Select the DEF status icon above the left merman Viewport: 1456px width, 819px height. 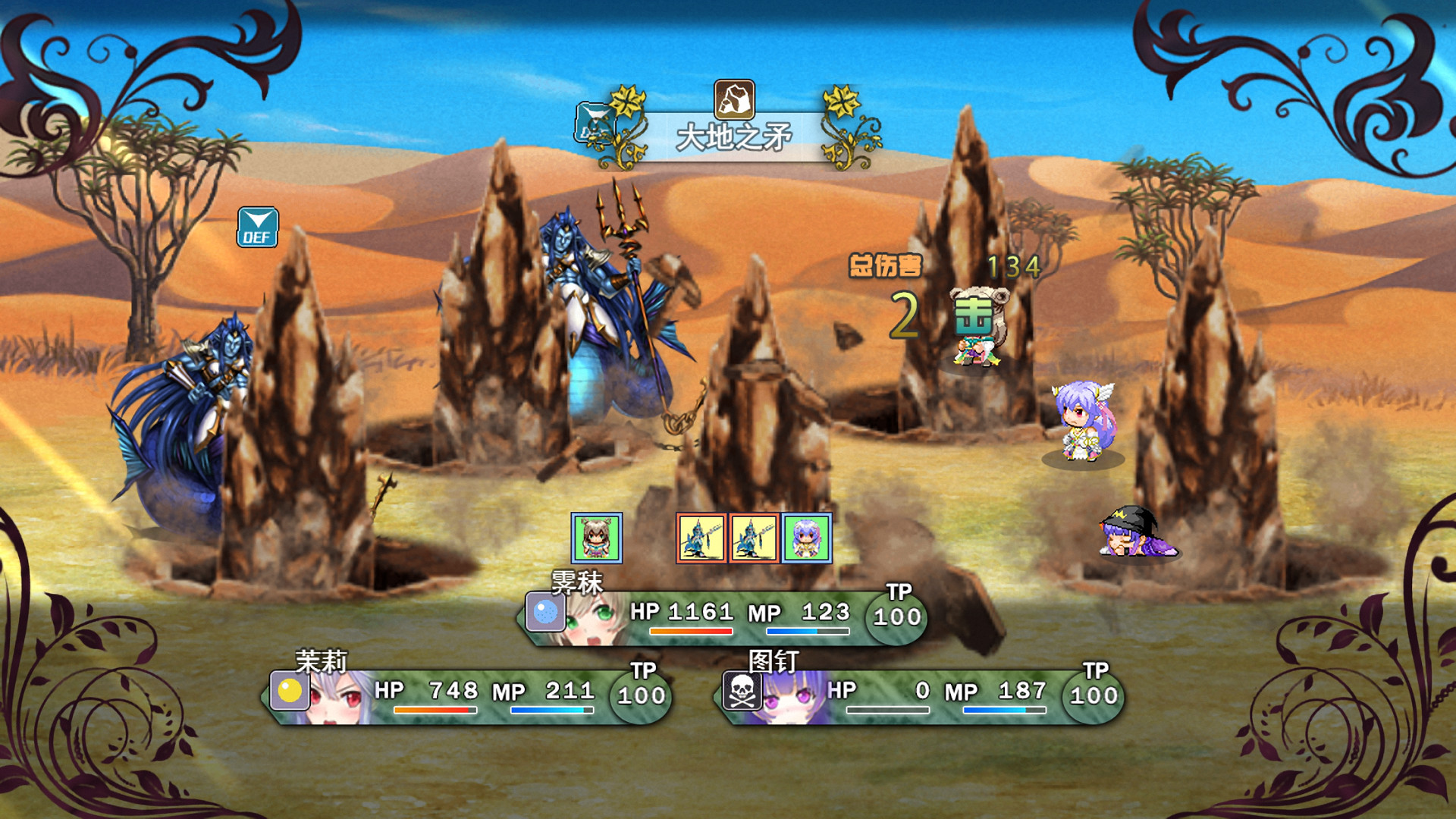click(257, 227)
